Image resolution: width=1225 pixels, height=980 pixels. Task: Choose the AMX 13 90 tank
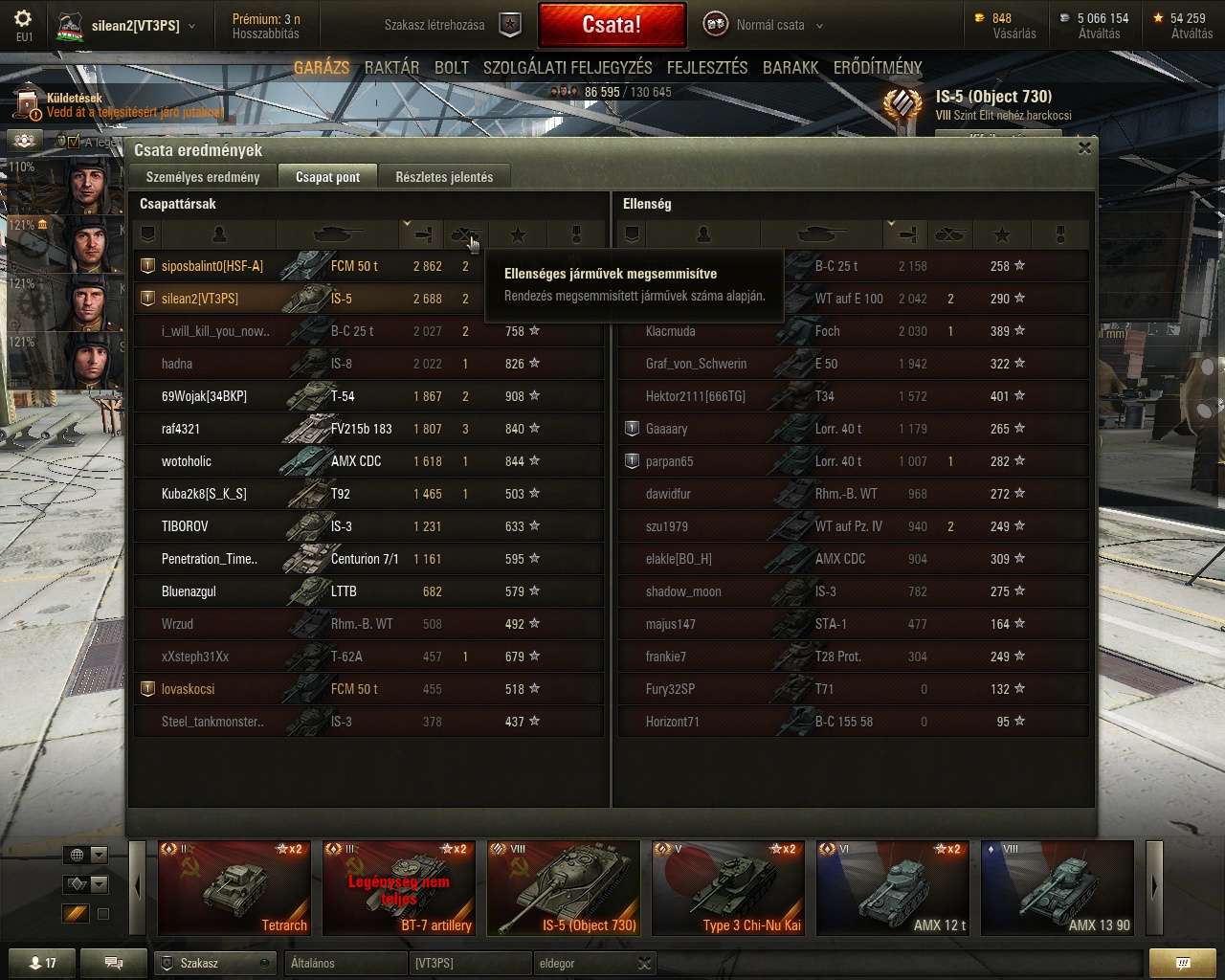coord(1057,887)
